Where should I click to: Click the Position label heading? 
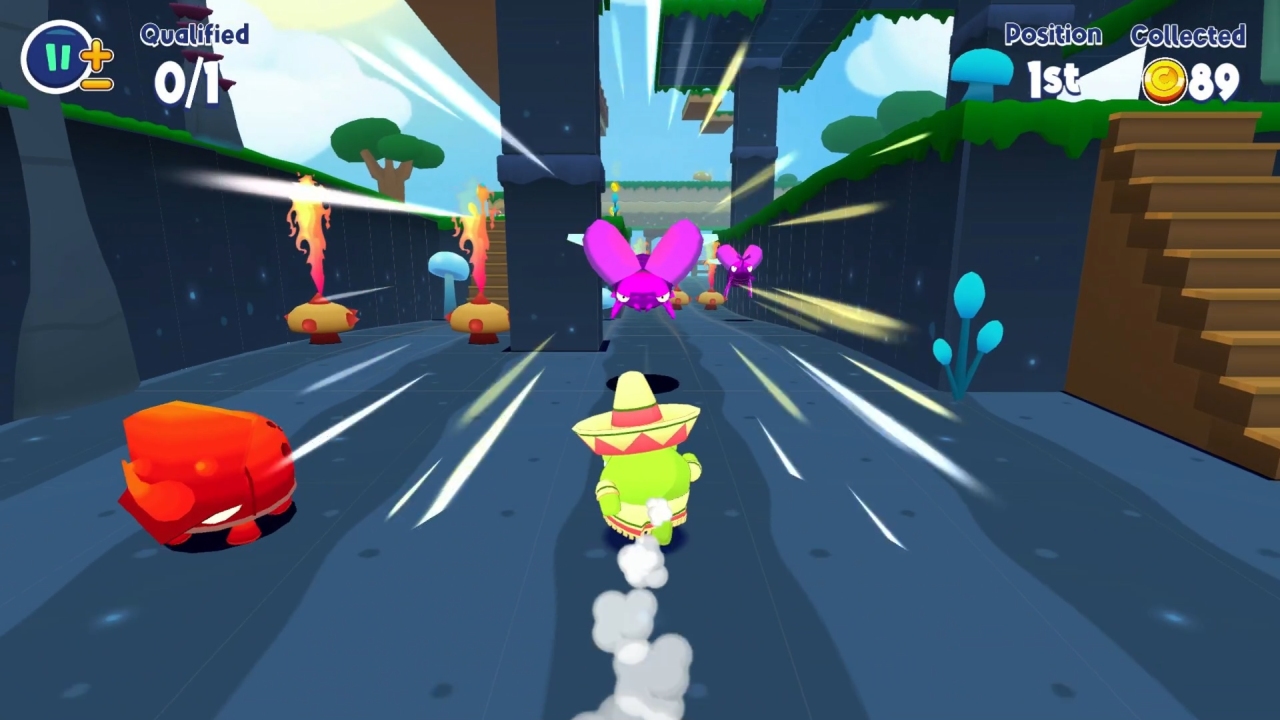pyautogui.click(x=1055, y=36)
